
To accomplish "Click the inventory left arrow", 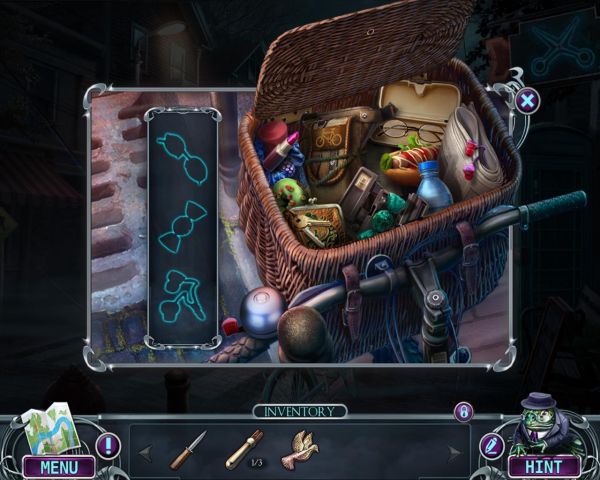I will (x=144, y=453).
